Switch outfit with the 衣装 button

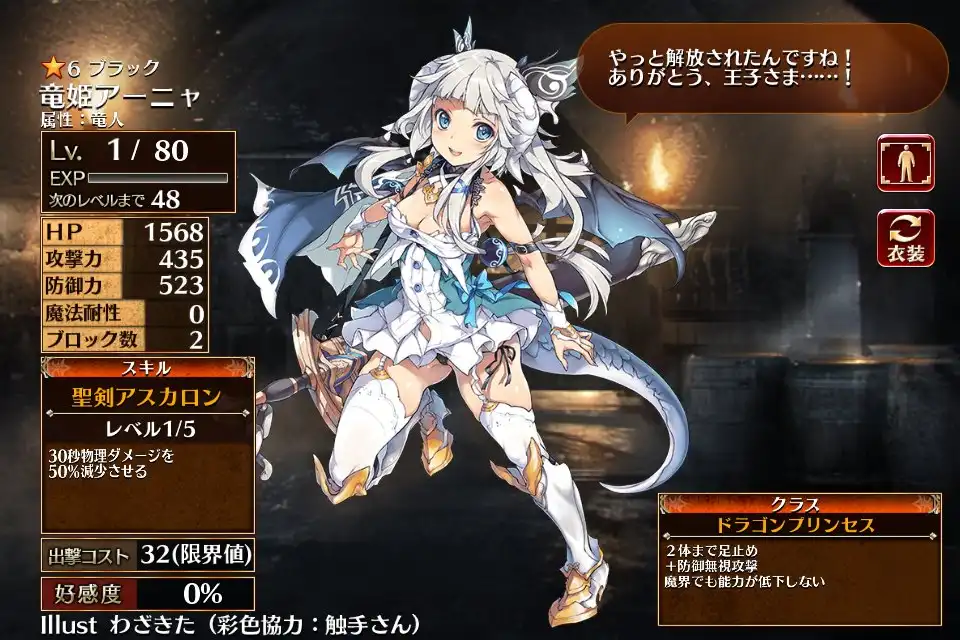(x=905, y=238)
